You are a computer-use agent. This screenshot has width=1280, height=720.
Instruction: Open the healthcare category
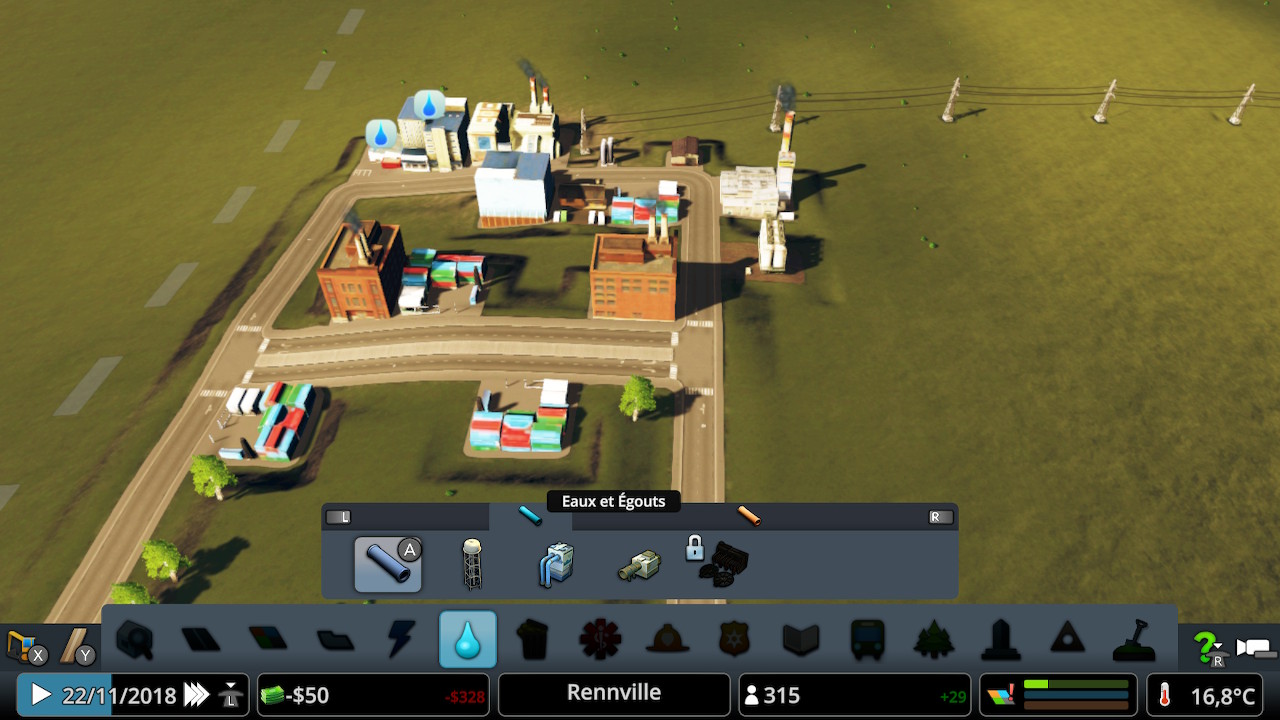(x=600, y=639)
